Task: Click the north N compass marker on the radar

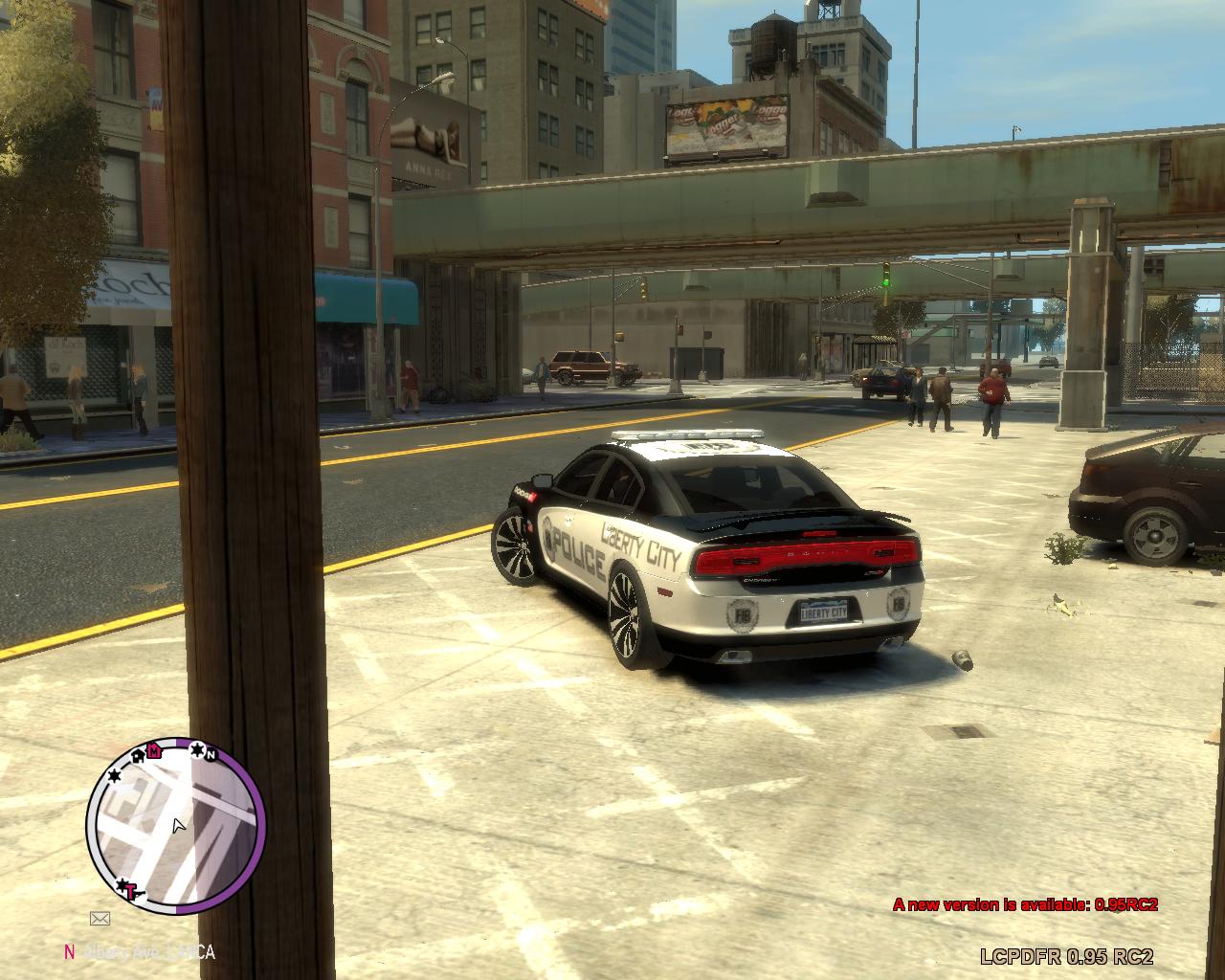Action: click(x=212, y=754)
